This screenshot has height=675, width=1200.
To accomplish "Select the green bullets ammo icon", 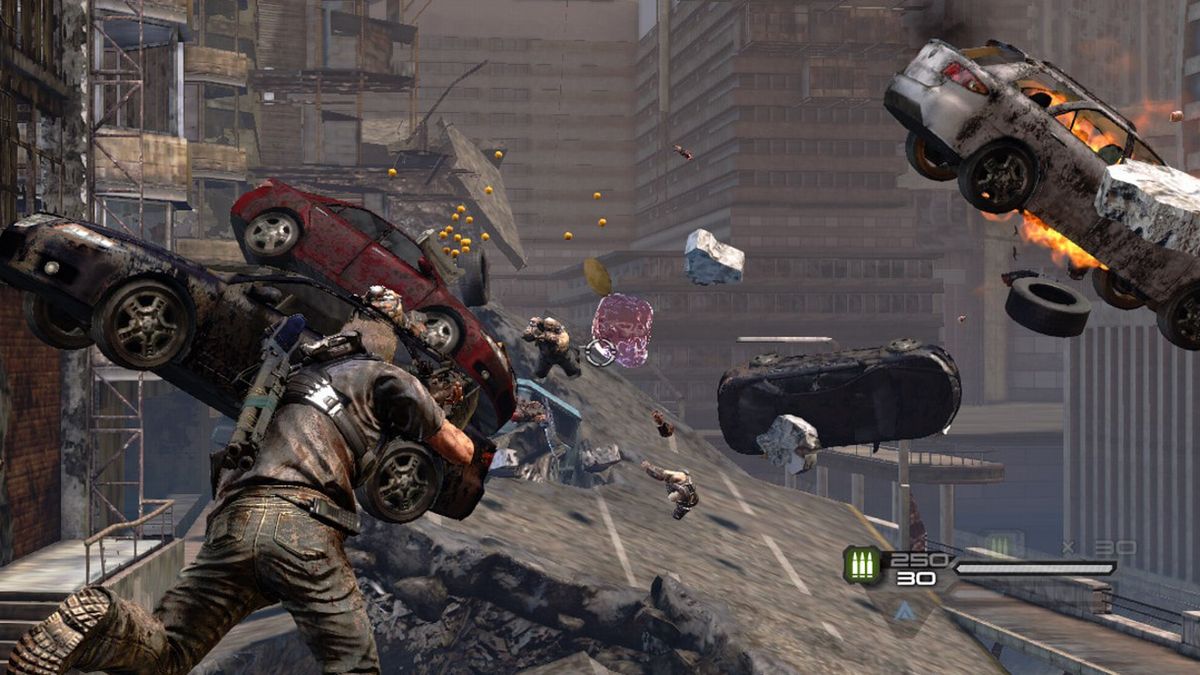I will (862, 565).
